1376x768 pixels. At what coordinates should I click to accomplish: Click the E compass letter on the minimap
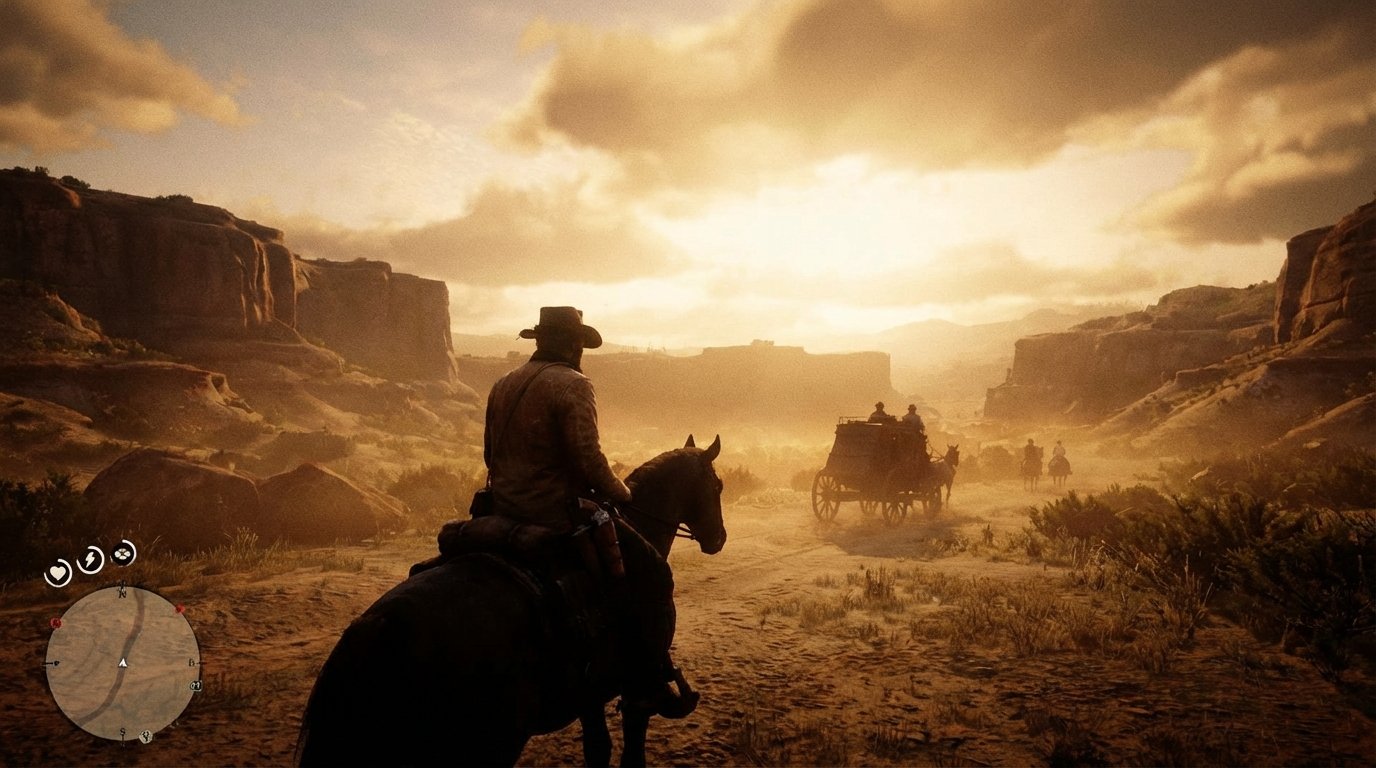(192, 662)
